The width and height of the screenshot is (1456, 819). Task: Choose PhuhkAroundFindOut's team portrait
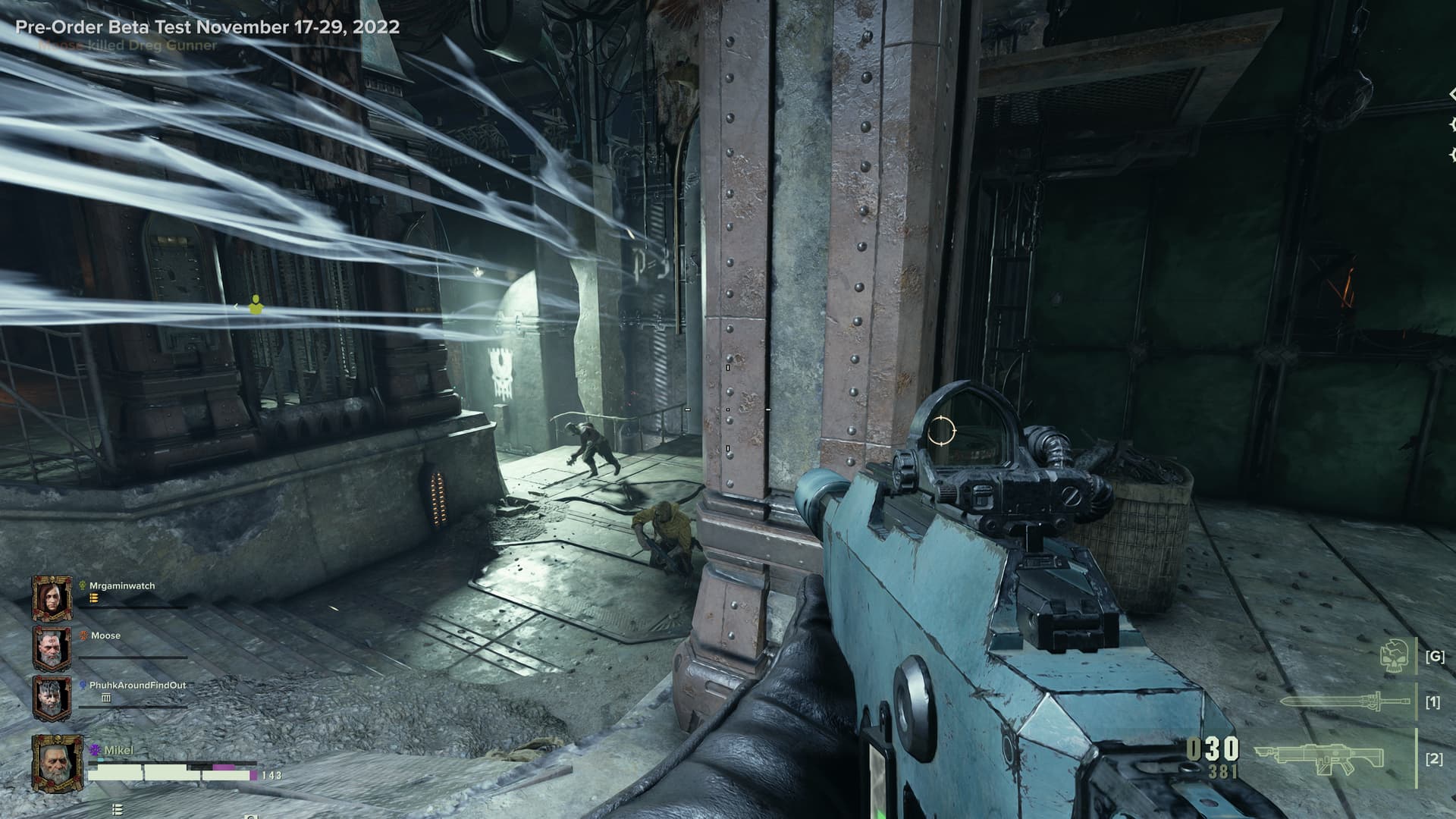coord(52,698)
